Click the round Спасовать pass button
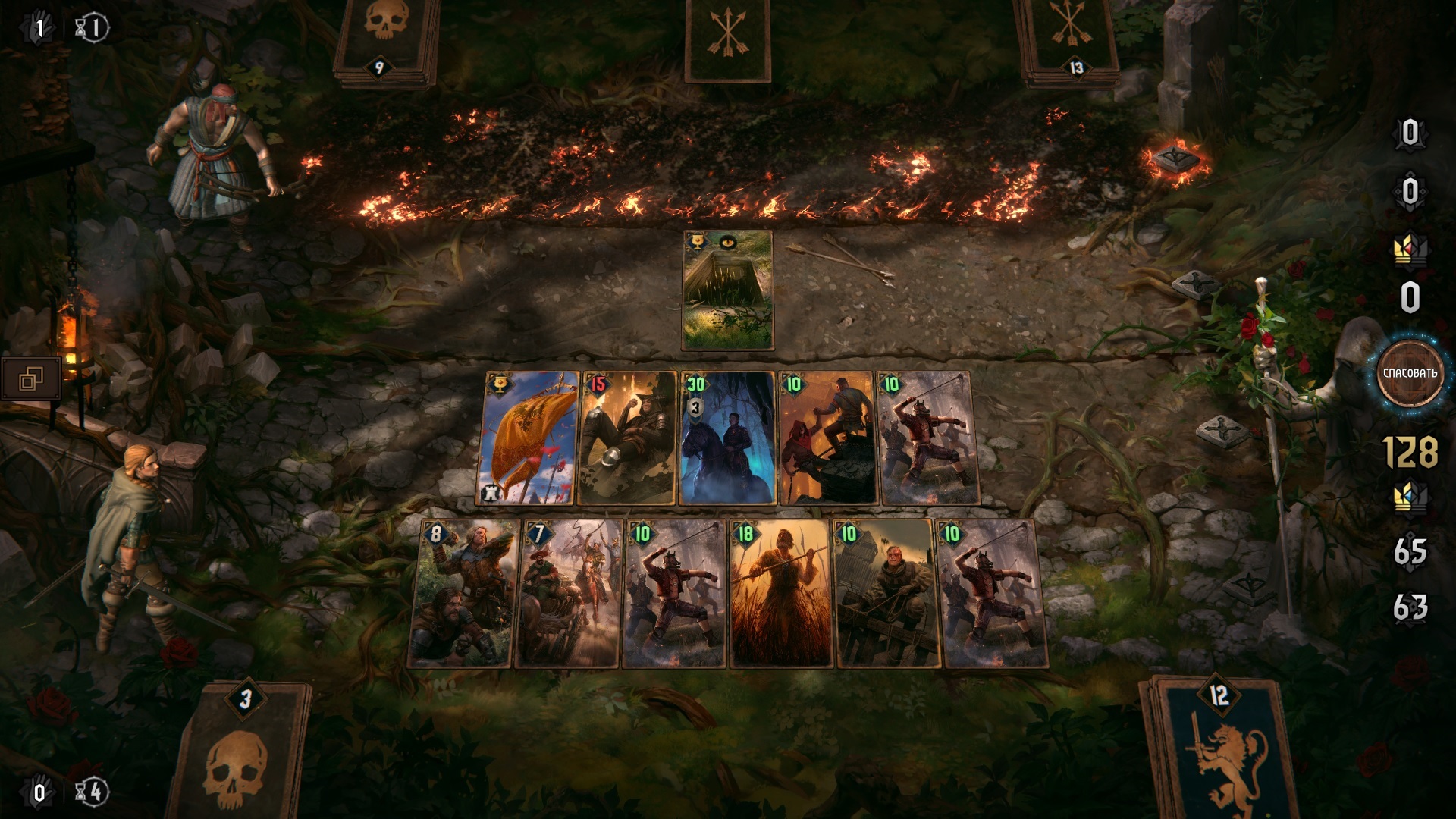The image size is (1456, 819). click(1409, 373)
